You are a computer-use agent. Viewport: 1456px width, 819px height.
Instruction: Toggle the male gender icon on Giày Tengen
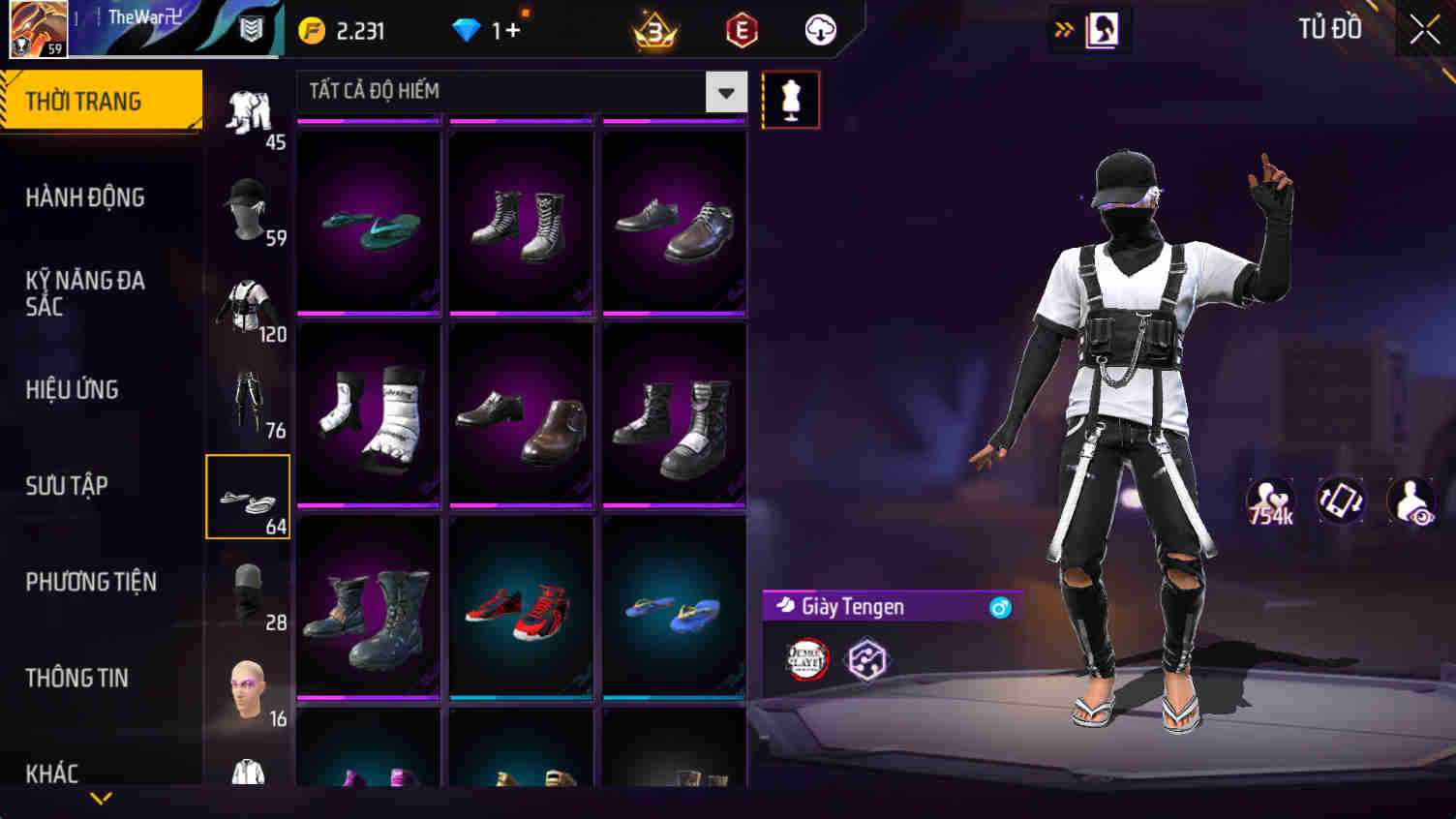1001,607
